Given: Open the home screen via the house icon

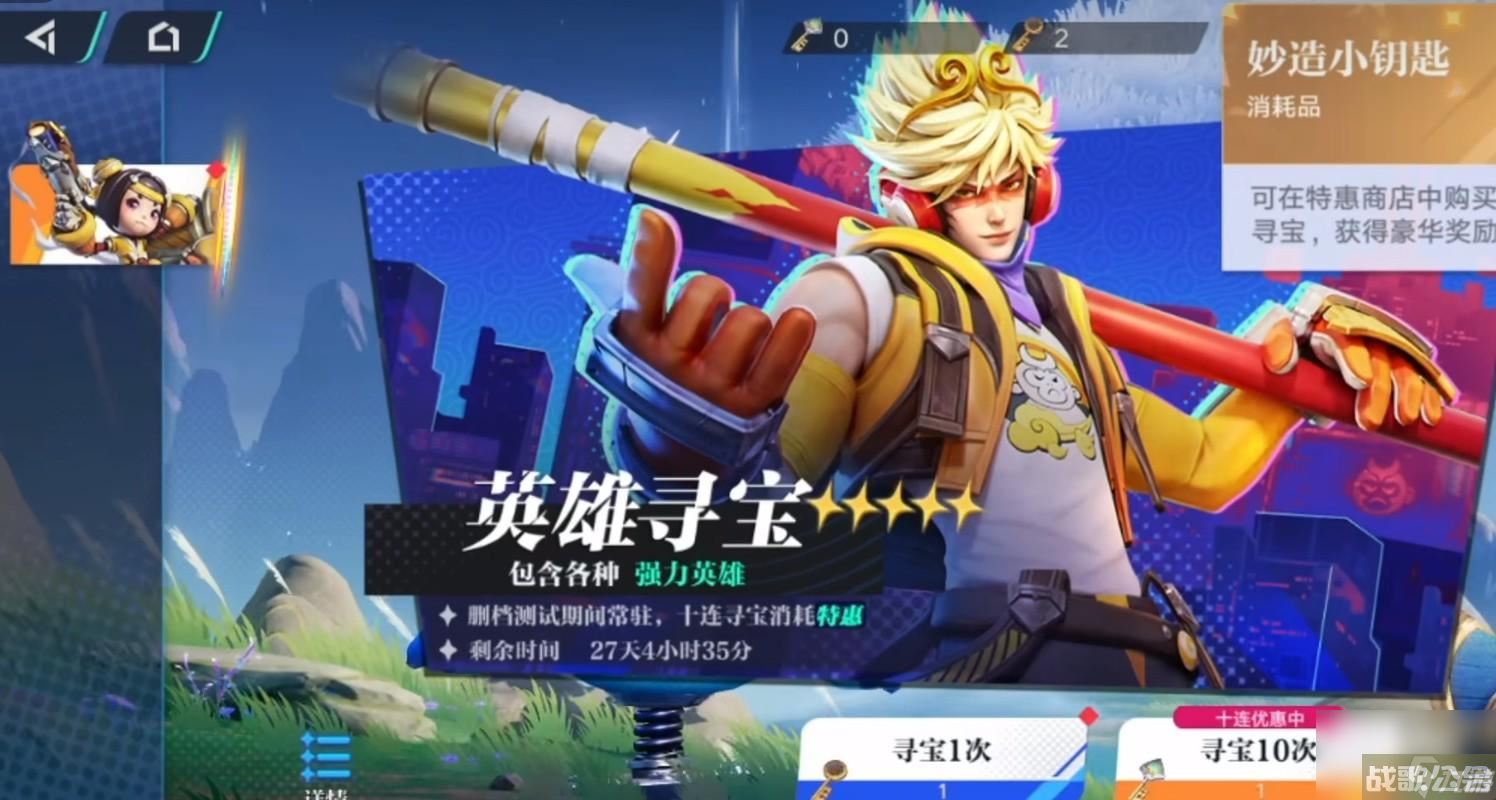Looking at the screenshot, I should [x=160, y=37].
